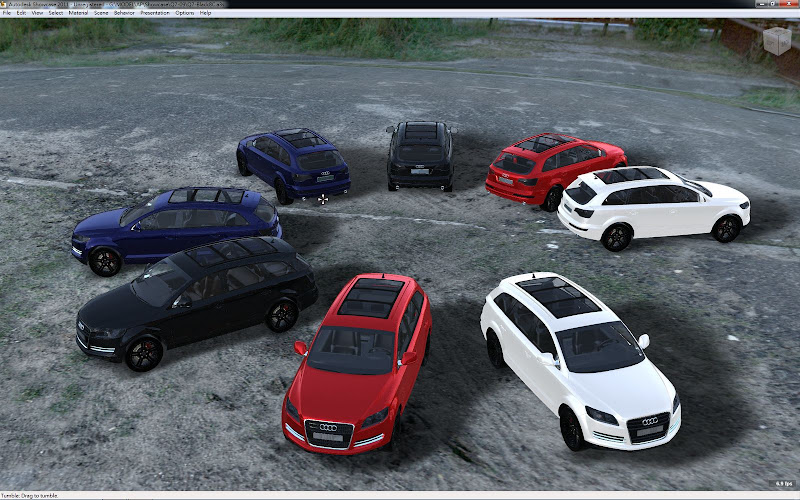The width and height of the screenshot is (800, 500).
Task: Open the Behavior menu
Action: coord(124,13)
